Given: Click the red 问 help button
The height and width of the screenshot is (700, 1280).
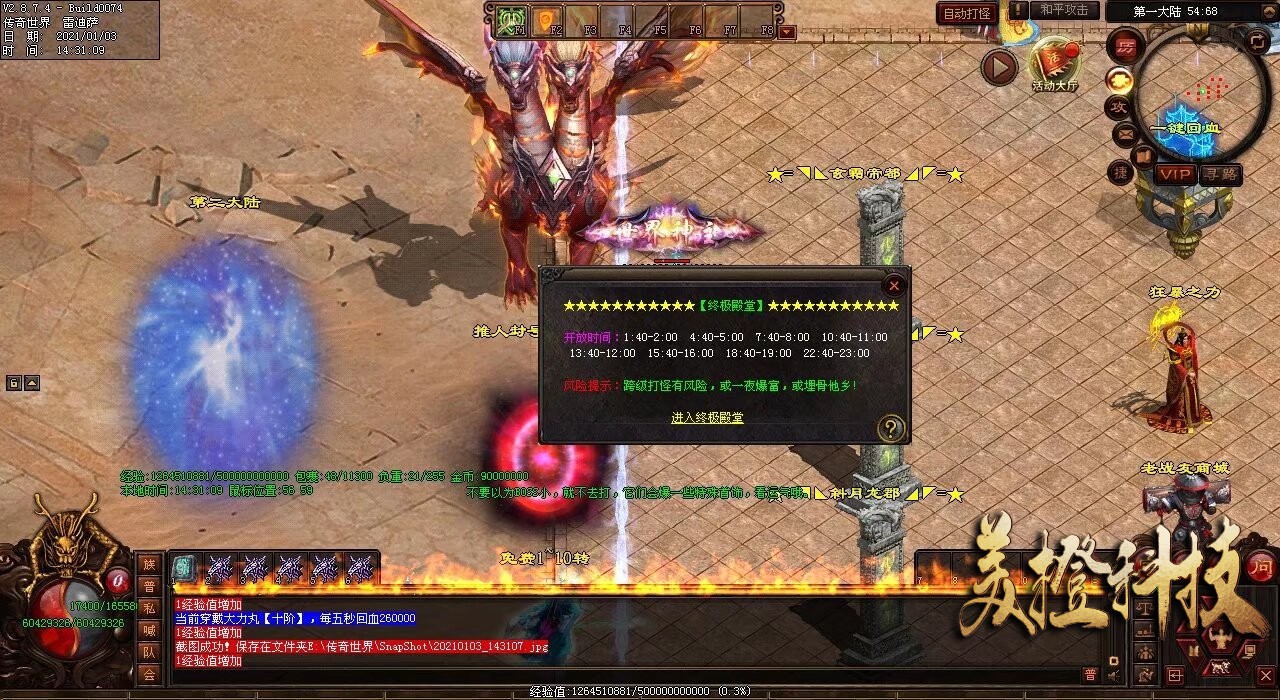Looking at the screenshot, I should (x=1260, y=565).
